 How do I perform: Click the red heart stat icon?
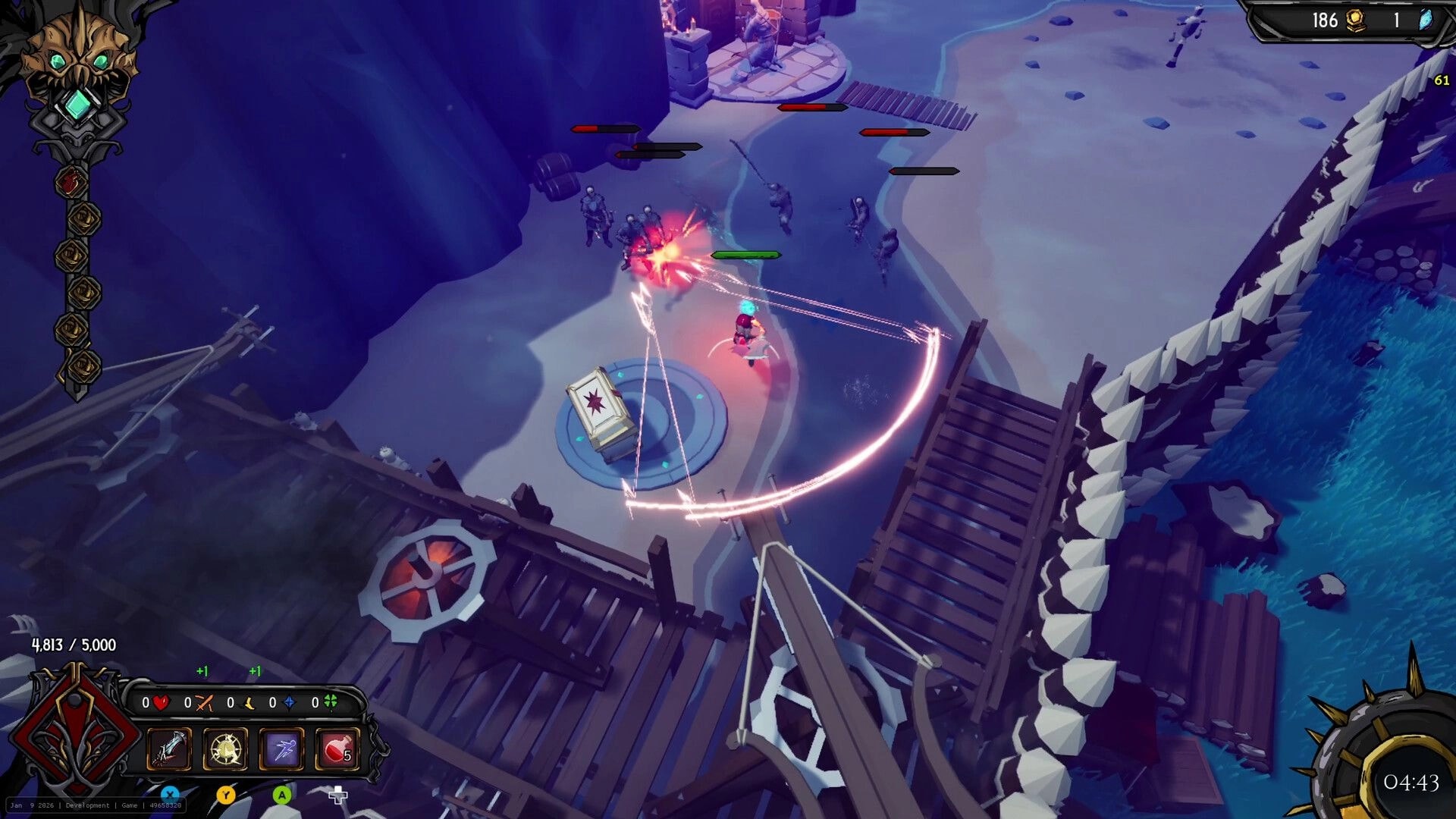click(162, 703)
